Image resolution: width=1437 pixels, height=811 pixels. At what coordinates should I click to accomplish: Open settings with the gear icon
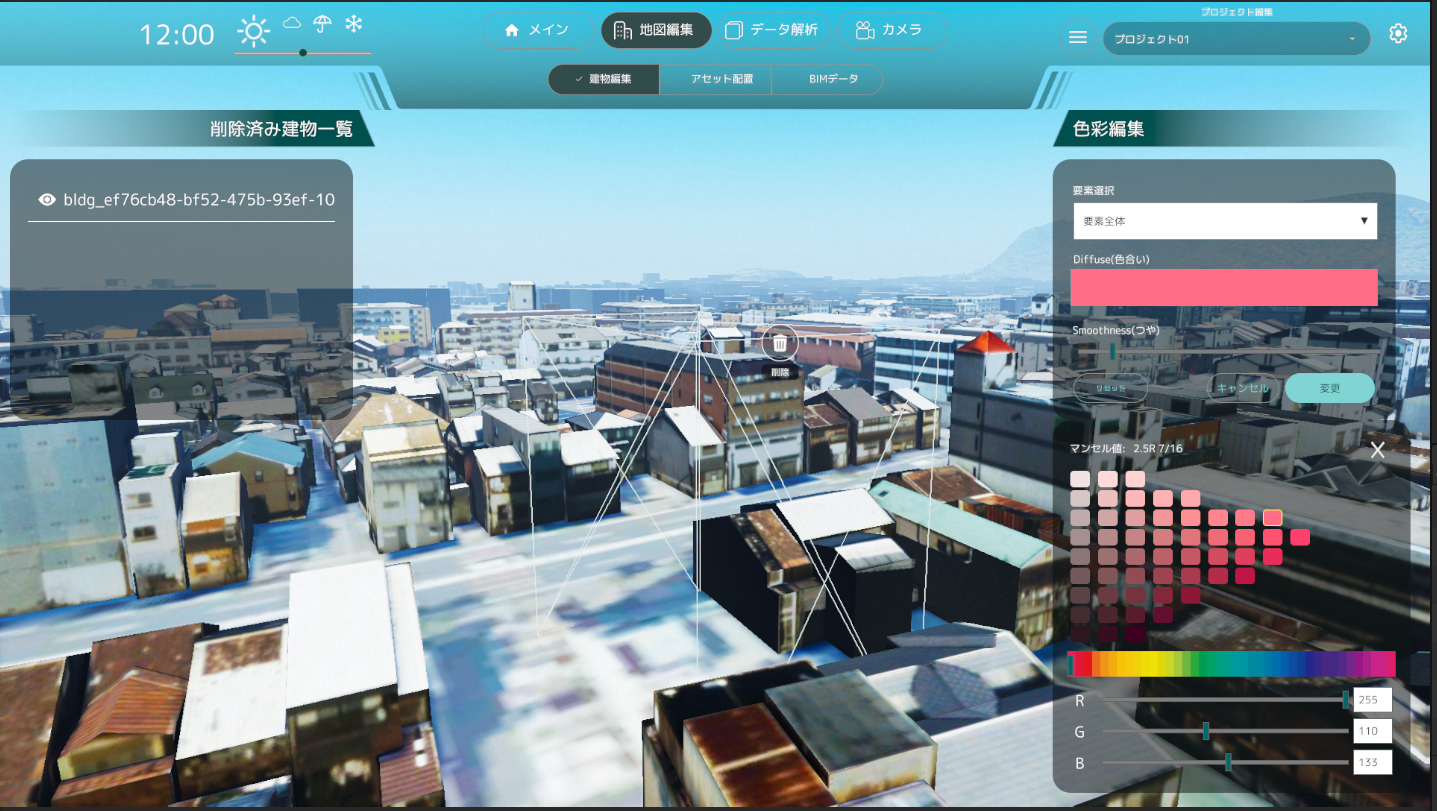coord(1398,34)
